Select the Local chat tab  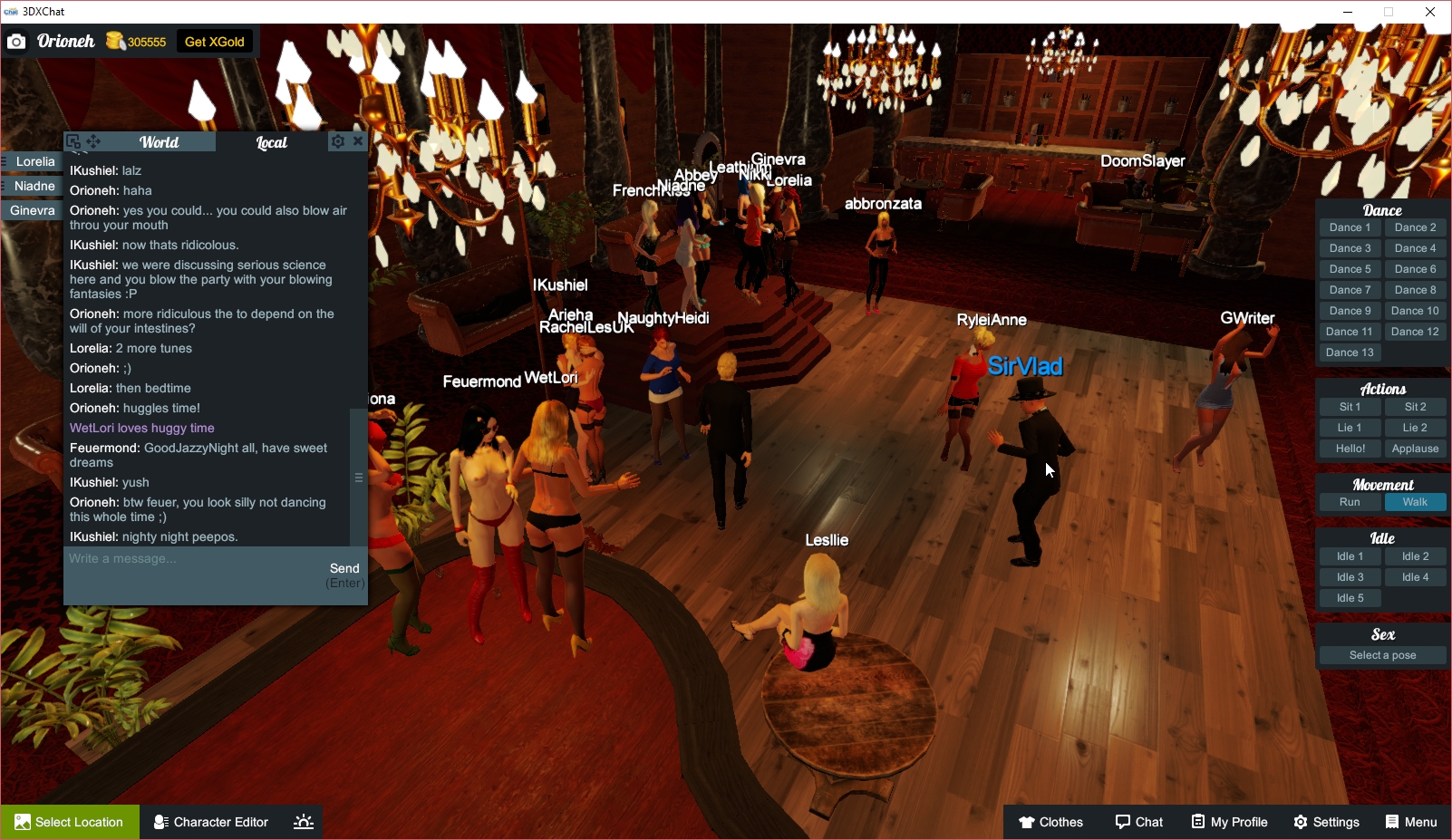[270, 141]
